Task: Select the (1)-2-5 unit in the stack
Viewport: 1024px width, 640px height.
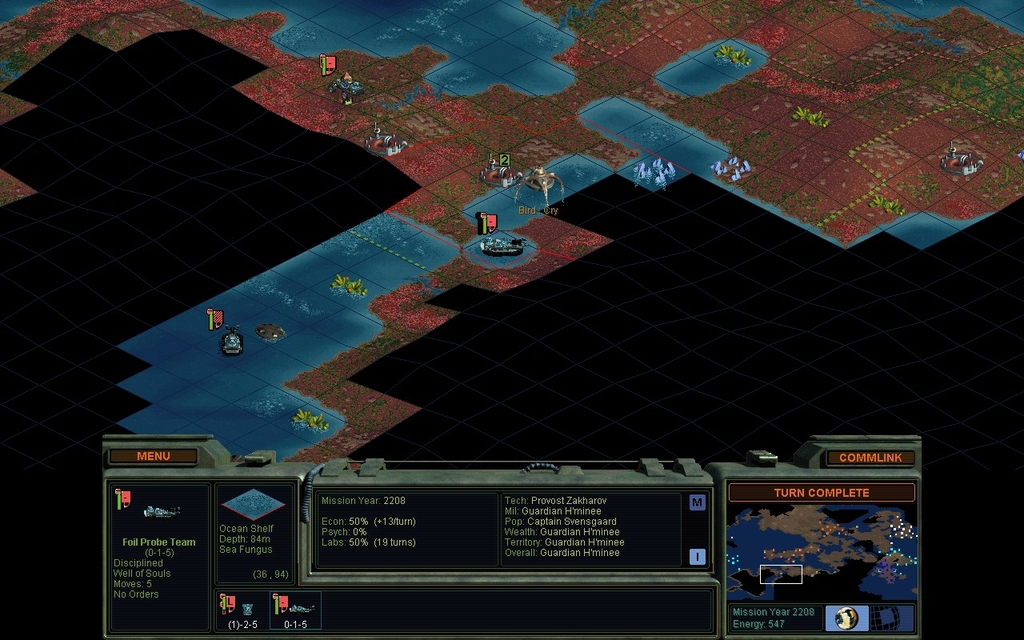Action: pyautogui.click(x=241, y=610)
